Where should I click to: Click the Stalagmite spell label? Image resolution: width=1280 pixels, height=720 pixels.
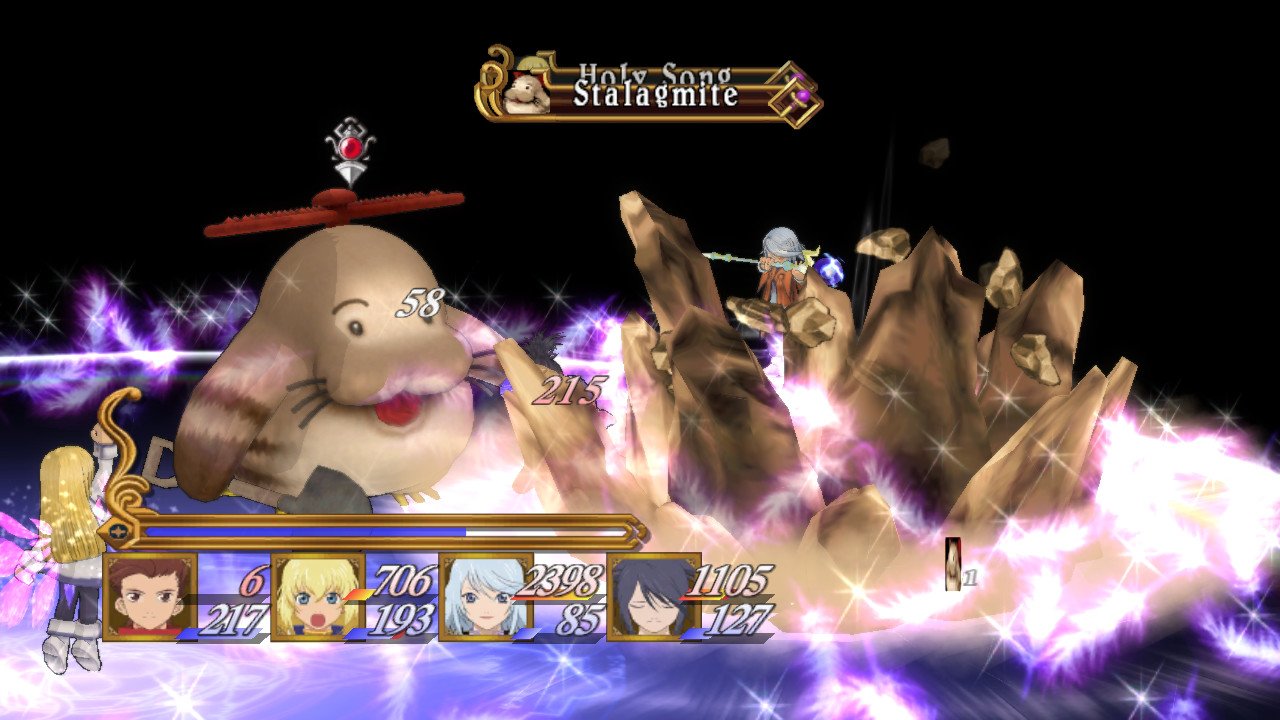coord(654,96)
